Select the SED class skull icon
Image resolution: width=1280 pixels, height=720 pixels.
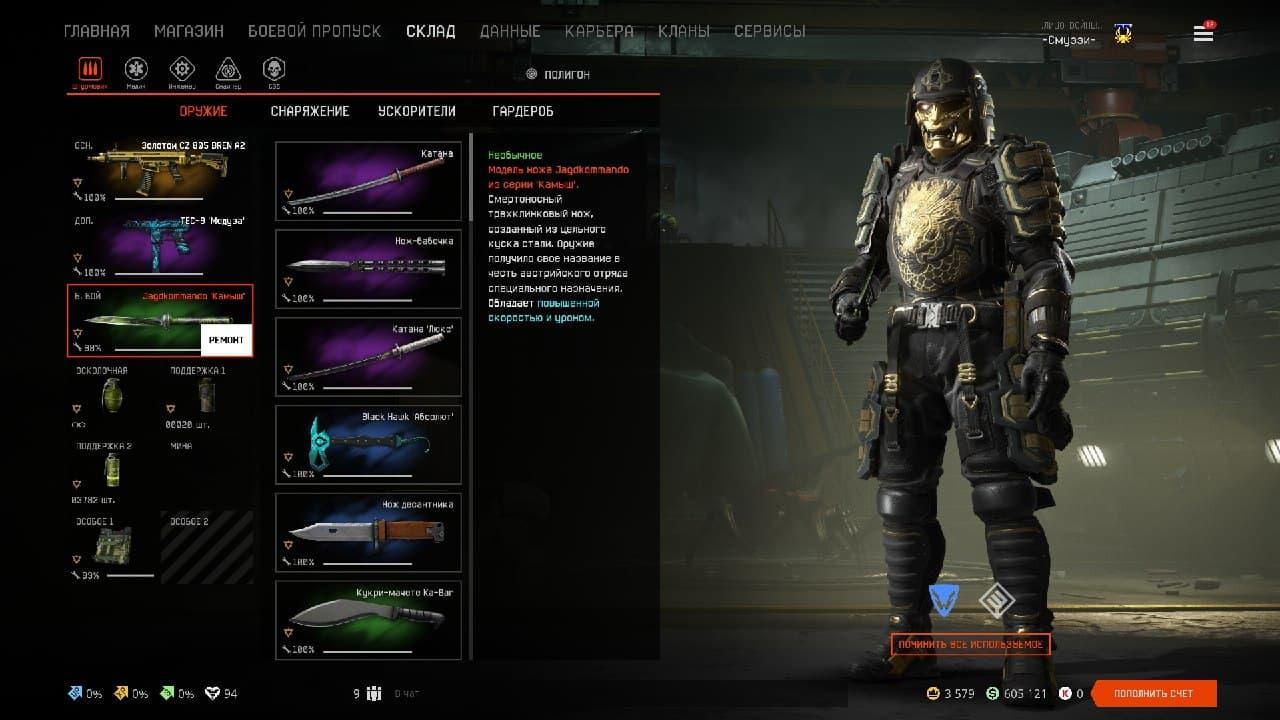pyautogui.click(x=273, y=69)
